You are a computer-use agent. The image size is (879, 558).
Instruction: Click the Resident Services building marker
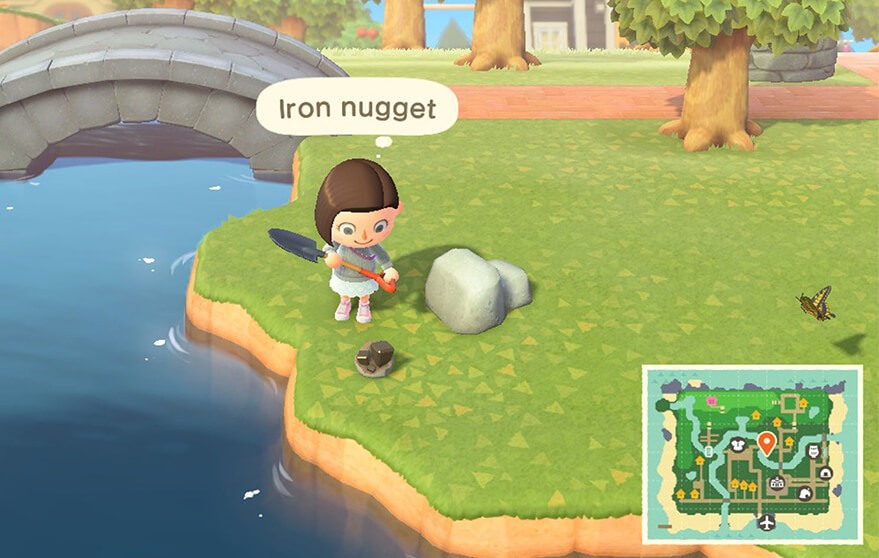click(776, 484)
